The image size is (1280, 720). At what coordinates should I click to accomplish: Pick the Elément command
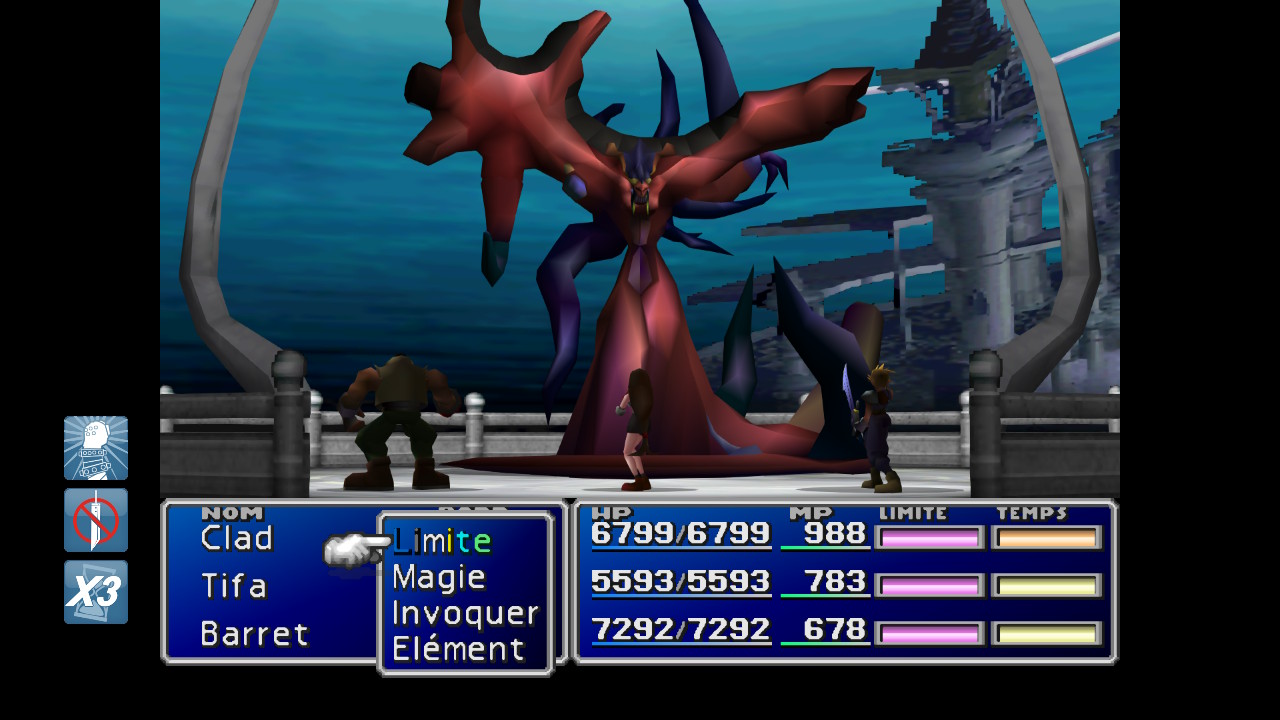tap(458, 649)
